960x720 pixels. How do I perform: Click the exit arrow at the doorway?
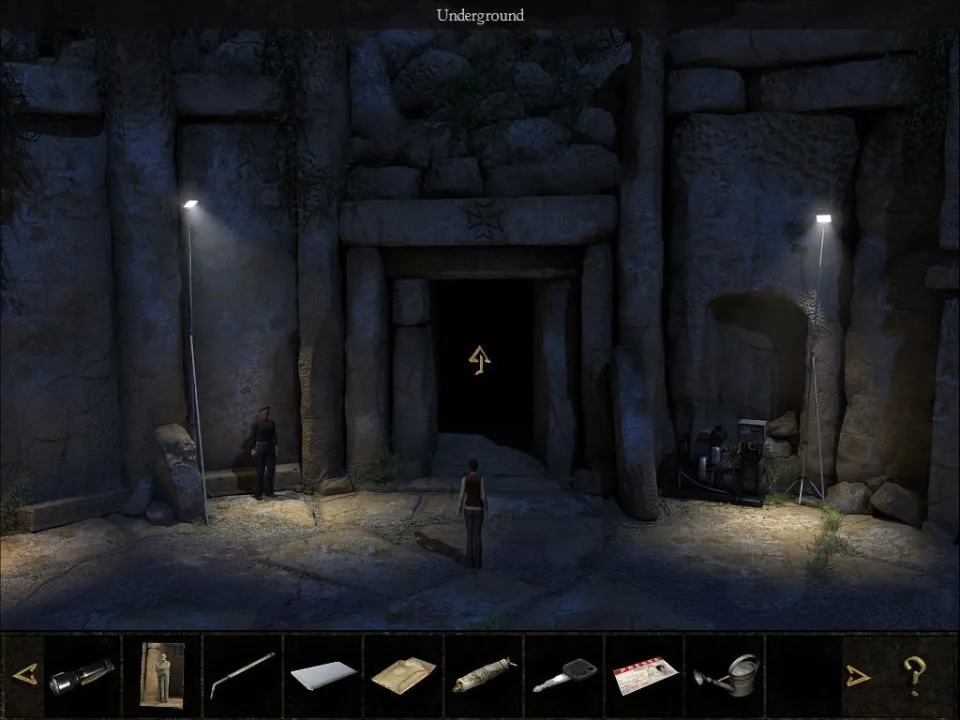tap(480, 359)
